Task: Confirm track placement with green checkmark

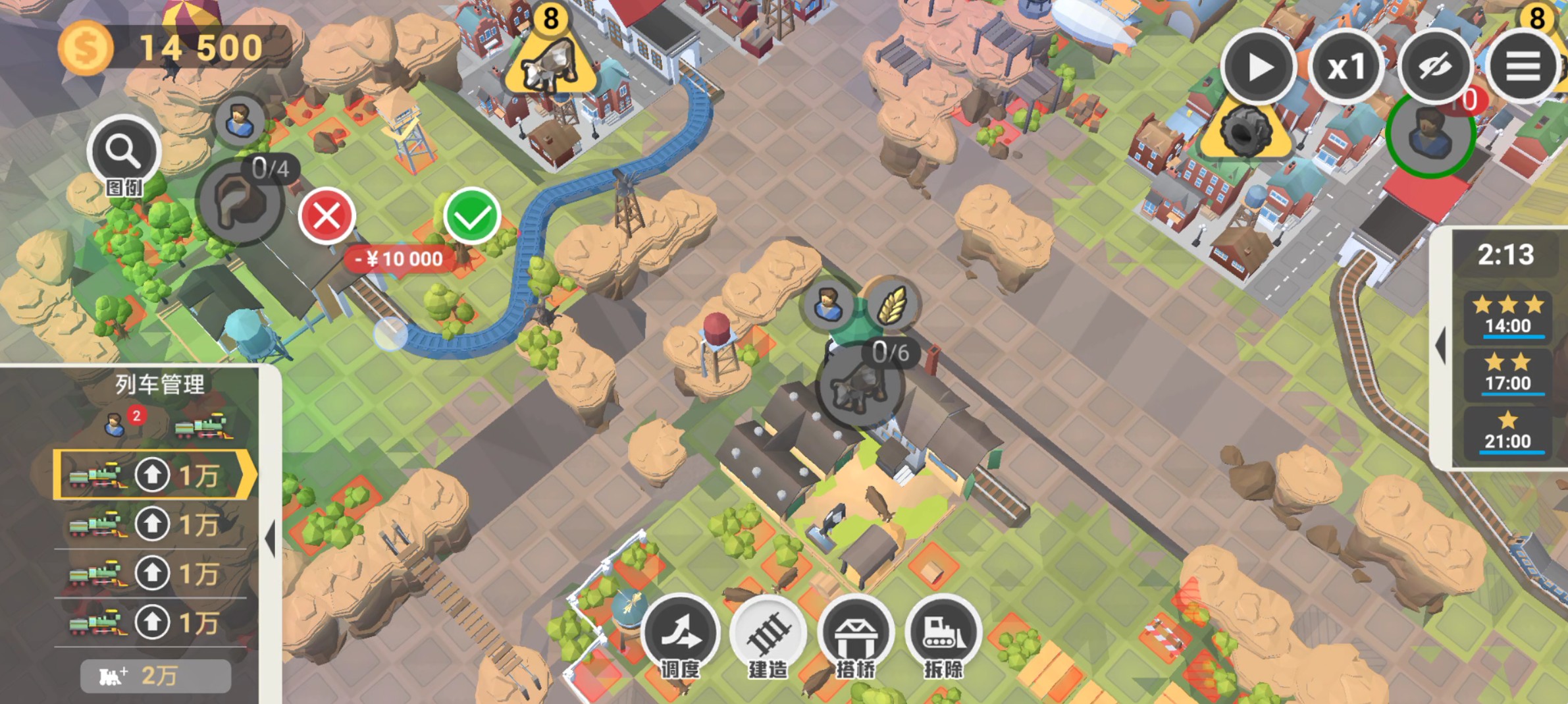Action: (471, 216)
